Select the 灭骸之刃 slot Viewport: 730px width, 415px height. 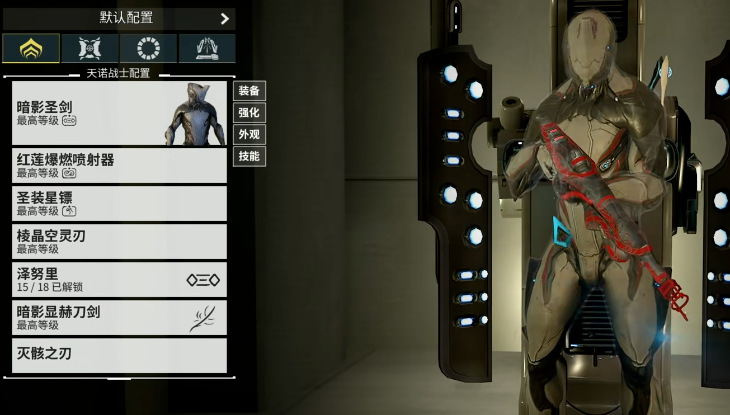[x=119, y=355]
